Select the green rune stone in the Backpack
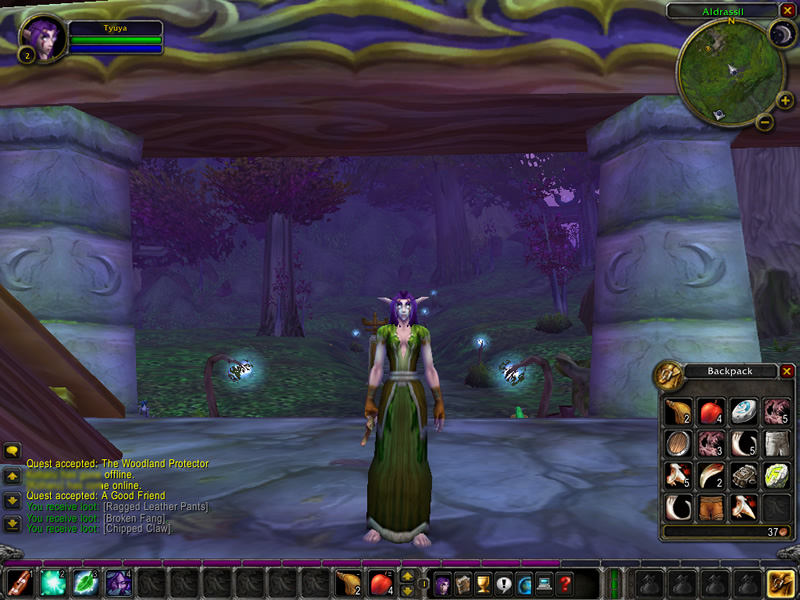The image size is (800, 600). point(775,475)
